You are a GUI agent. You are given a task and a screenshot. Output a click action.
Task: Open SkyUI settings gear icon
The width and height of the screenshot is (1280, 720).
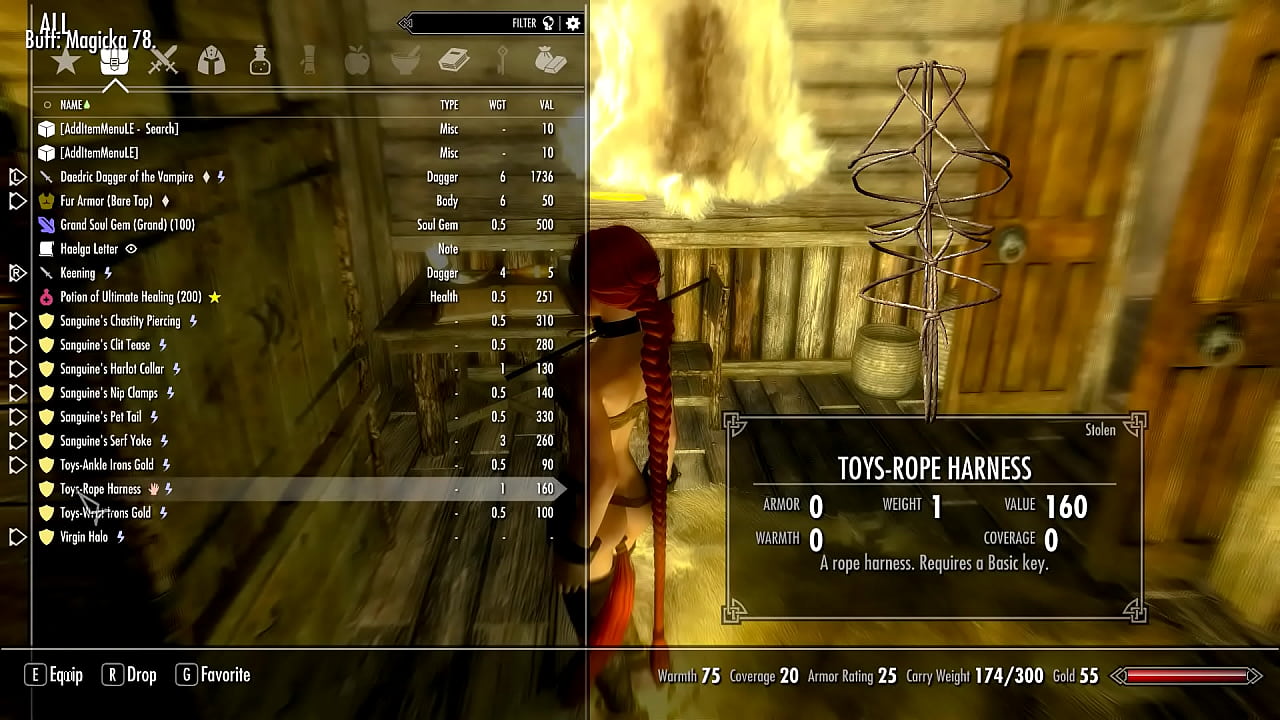573,23
